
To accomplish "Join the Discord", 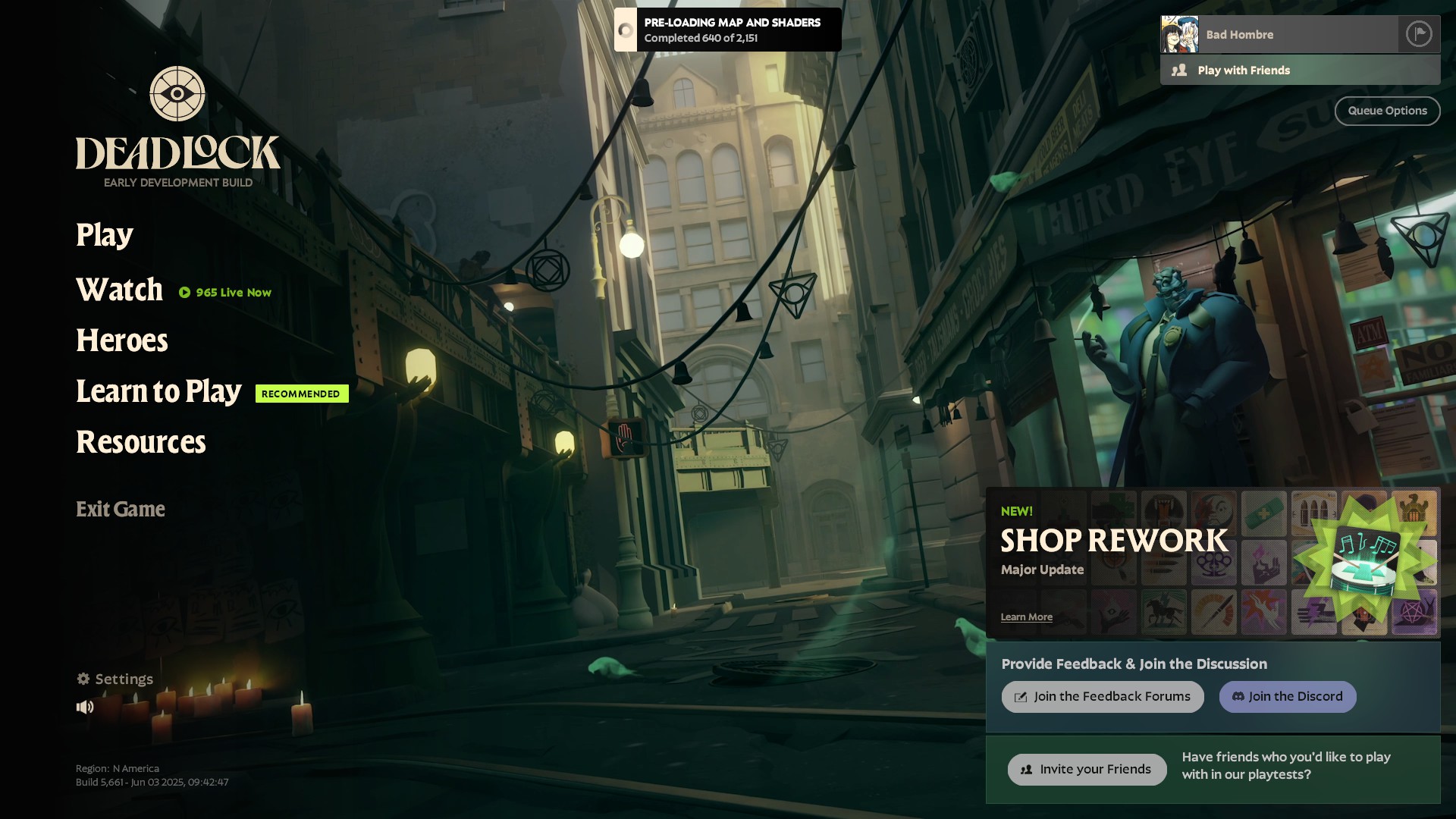I will [1287, 697].
